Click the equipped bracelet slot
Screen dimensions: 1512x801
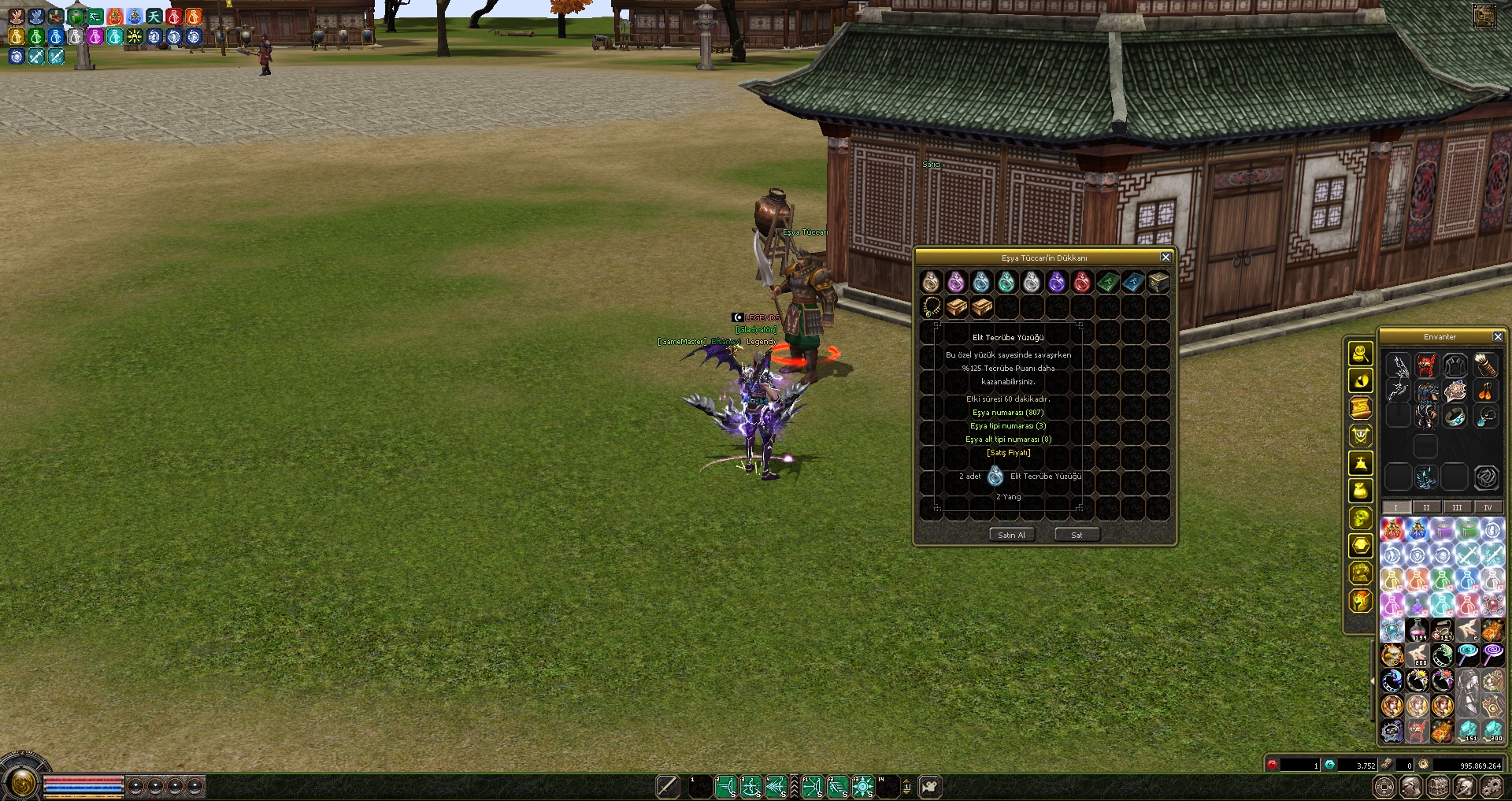(x=1455, y=417)
